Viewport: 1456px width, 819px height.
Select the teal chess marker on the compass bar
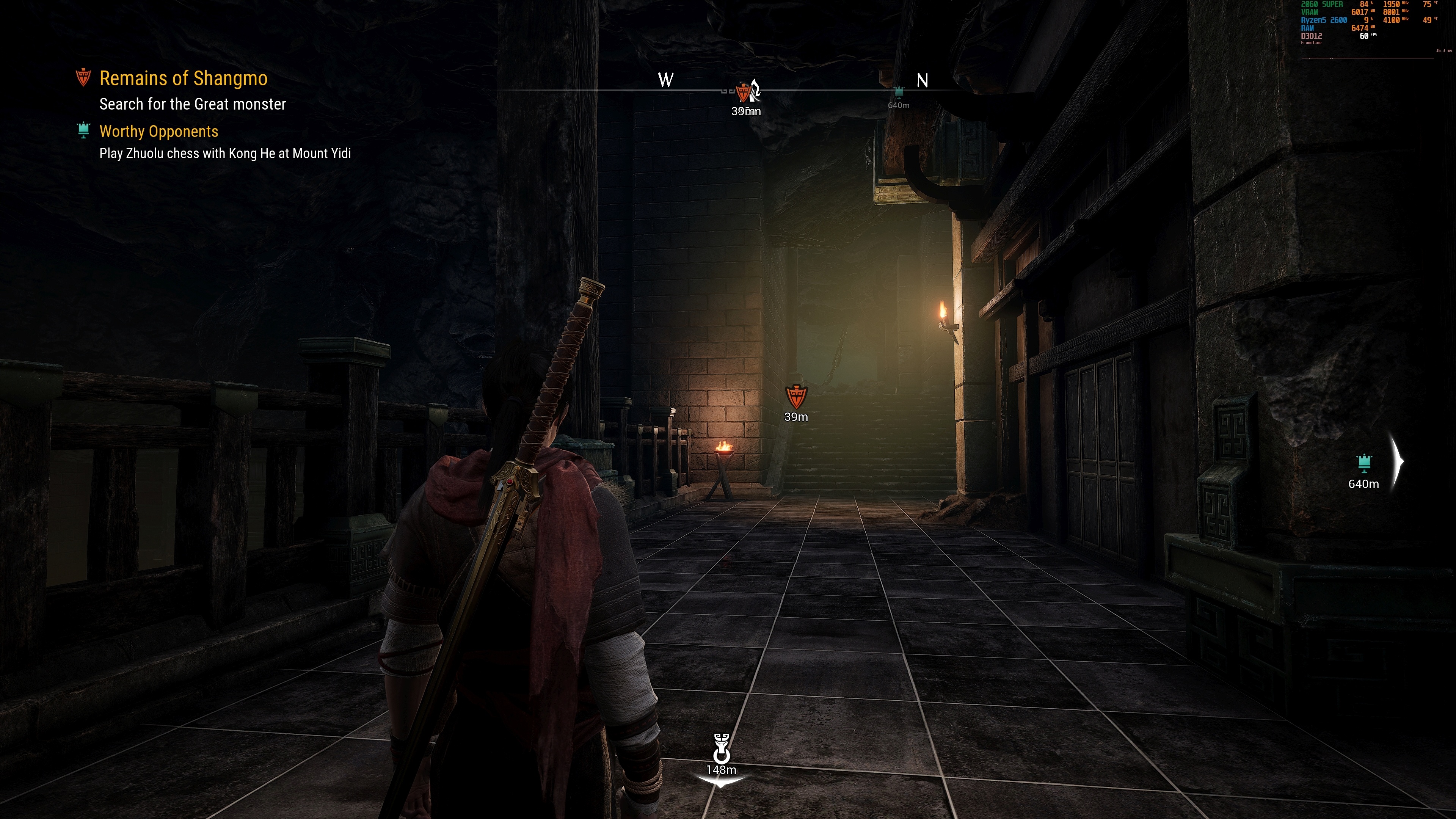coord(899,91)
